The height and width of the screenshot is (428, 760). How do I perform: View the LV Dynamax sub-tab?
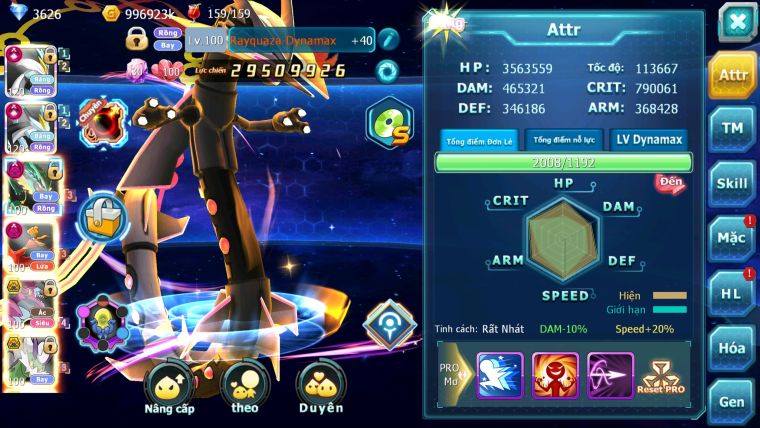[x=650, y=140]
